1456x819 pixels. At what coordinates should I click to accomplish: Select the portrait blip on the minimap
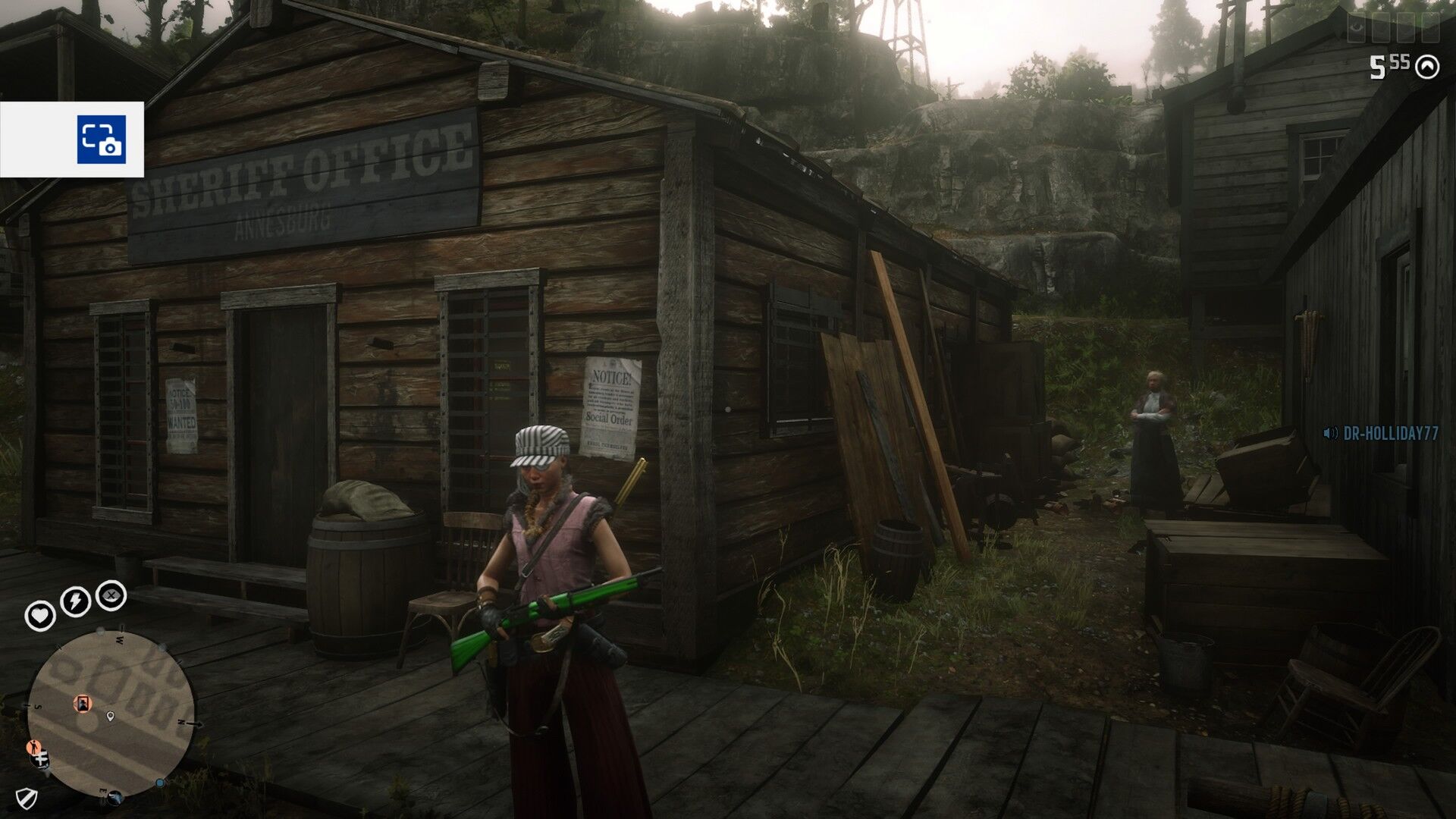[82, 704]
